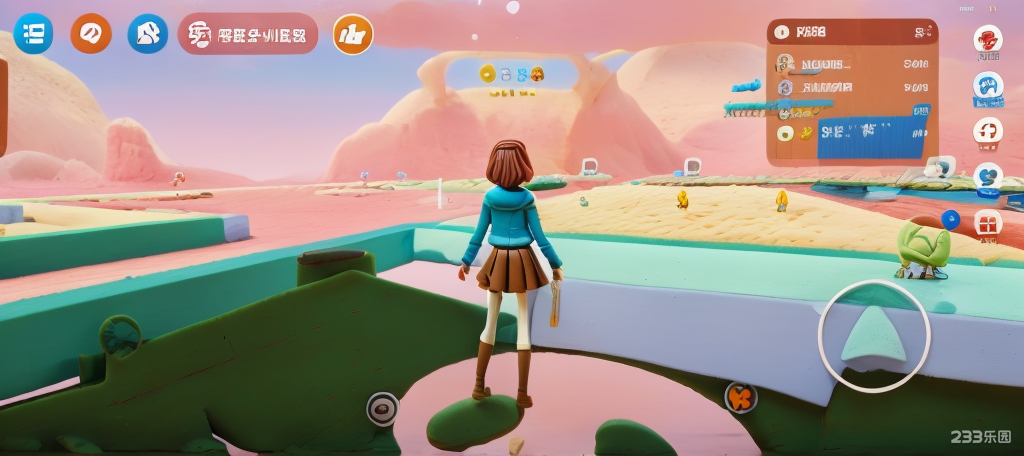Open the blue list menu icon
Viewport: 1024px width, 456px height.
point(33,34)
